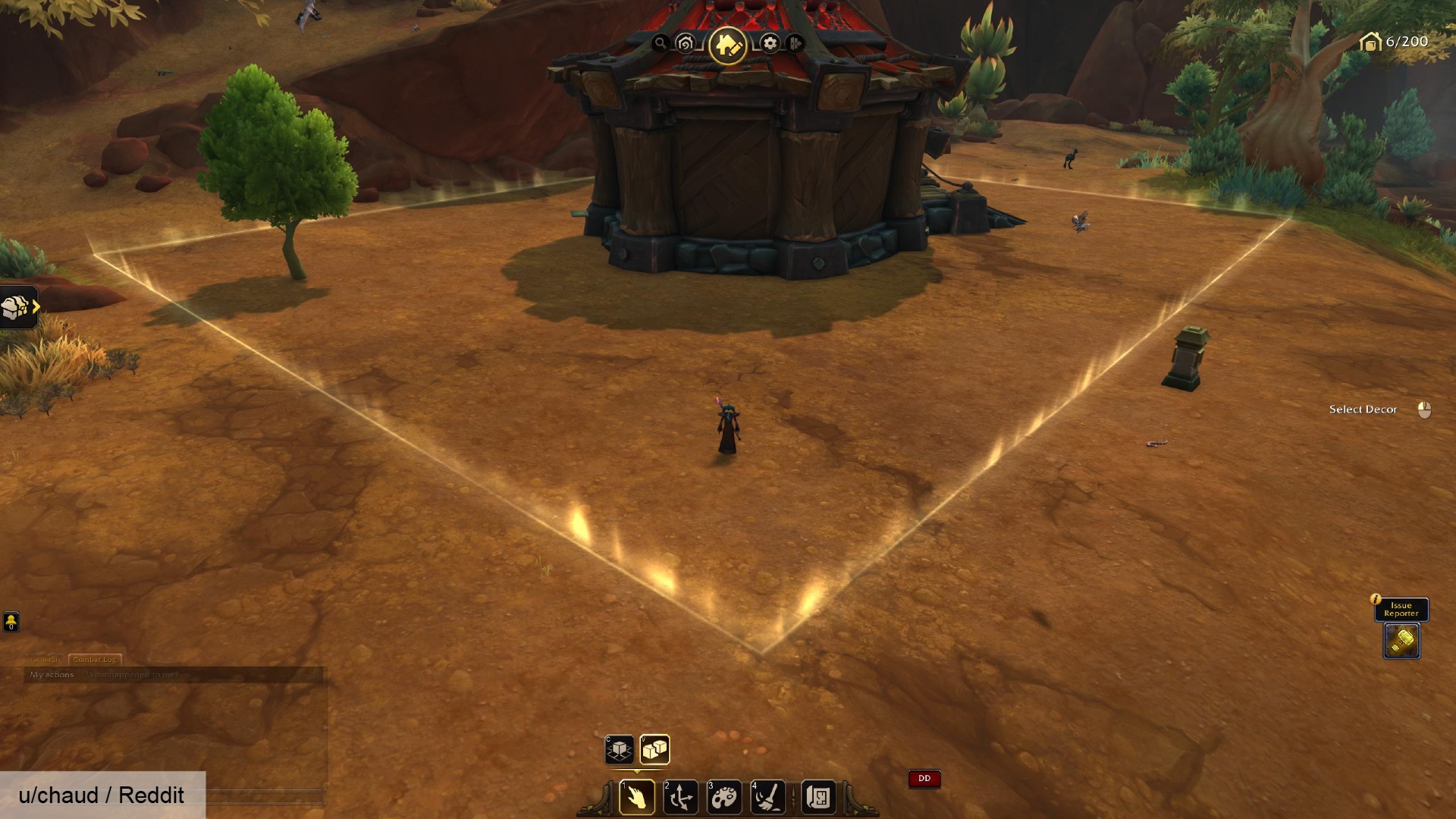Click the What happened to me filter
Image resolution: width=1456 pixels, height=819 pixels.
click(x=135, y=674)
